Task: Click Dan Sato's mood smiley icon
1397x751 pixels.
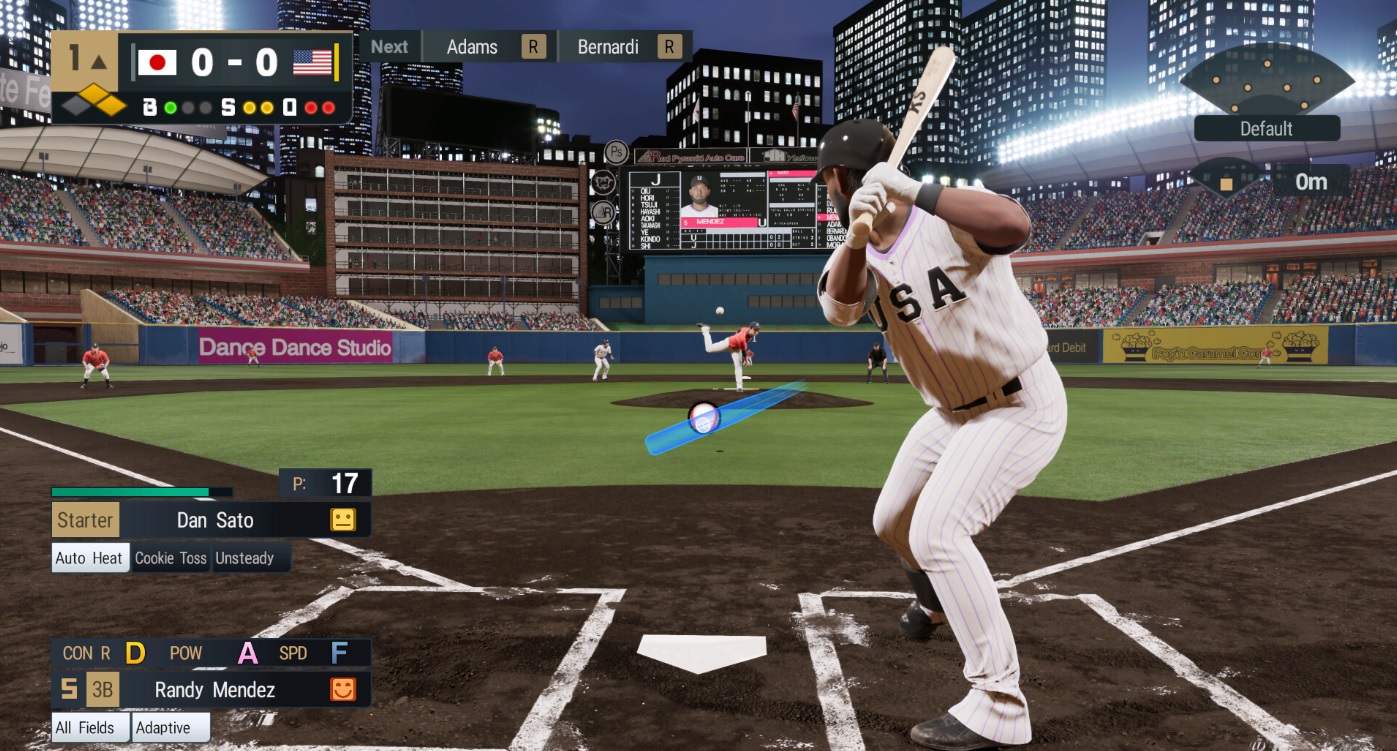Action: pyautogui.click(x=344, y=519)
